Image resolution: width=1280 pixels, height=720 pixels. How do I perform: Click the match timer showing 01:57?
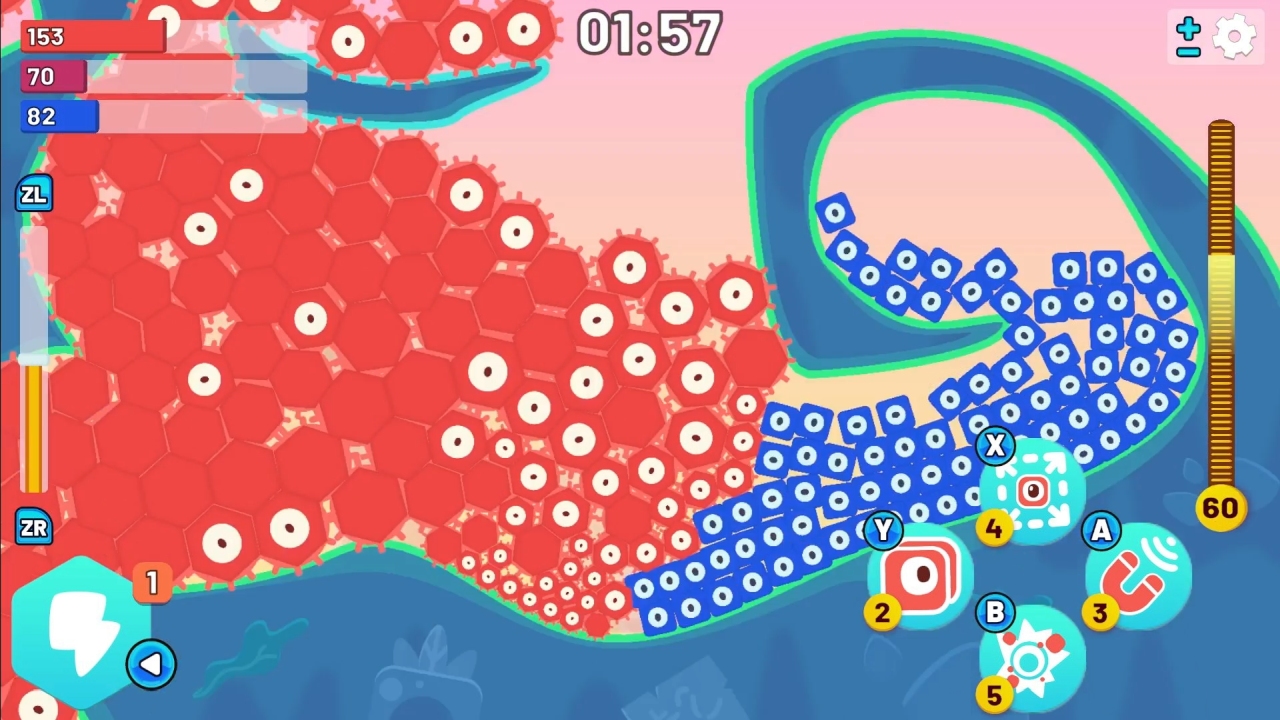tap(650, 33)
